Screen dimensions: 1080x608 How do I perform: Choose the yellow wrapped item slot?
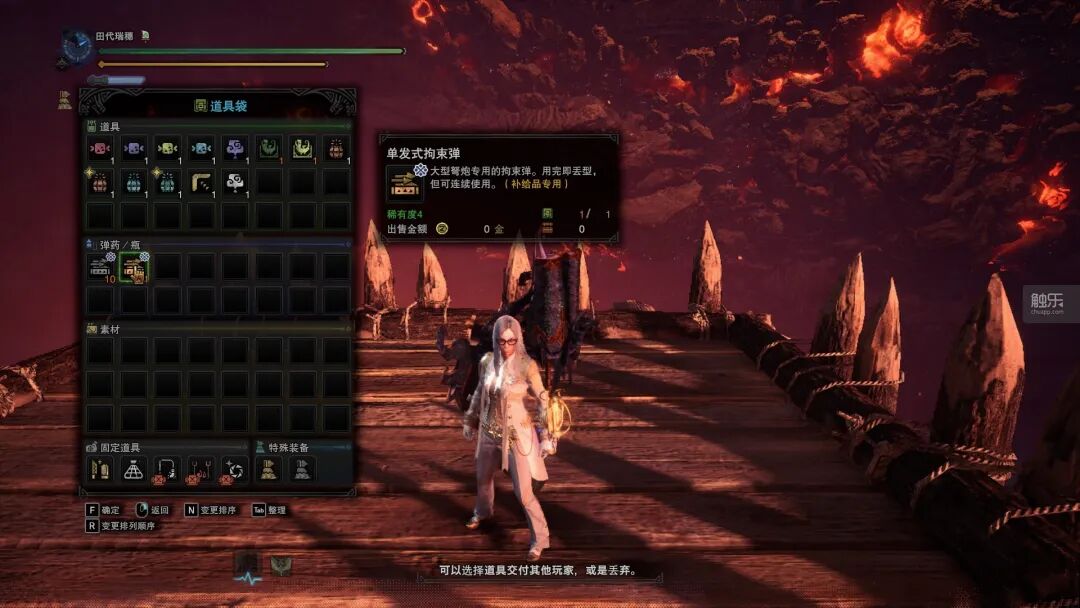pyautogui.click(x=167, y=148)
